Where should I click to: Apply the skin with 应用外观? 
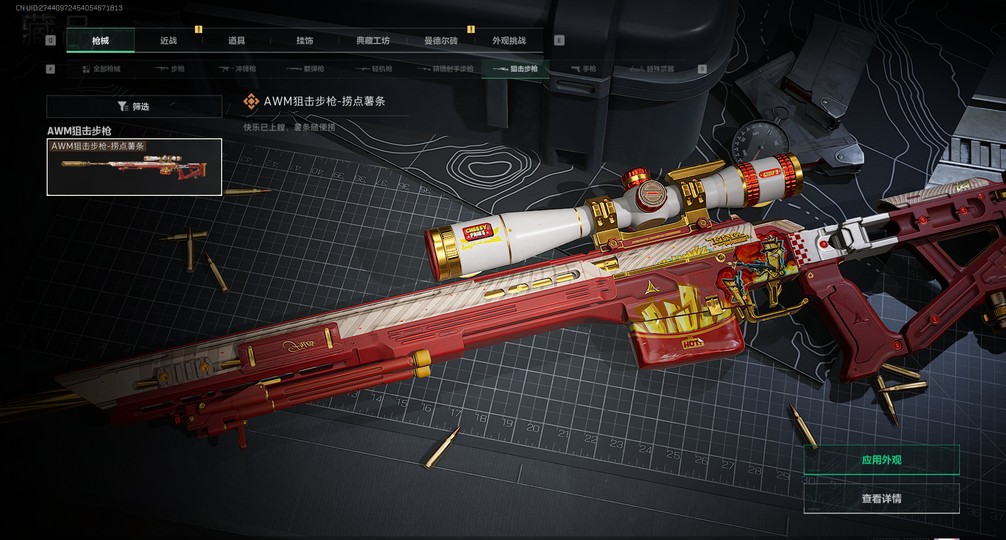[881, 460]
